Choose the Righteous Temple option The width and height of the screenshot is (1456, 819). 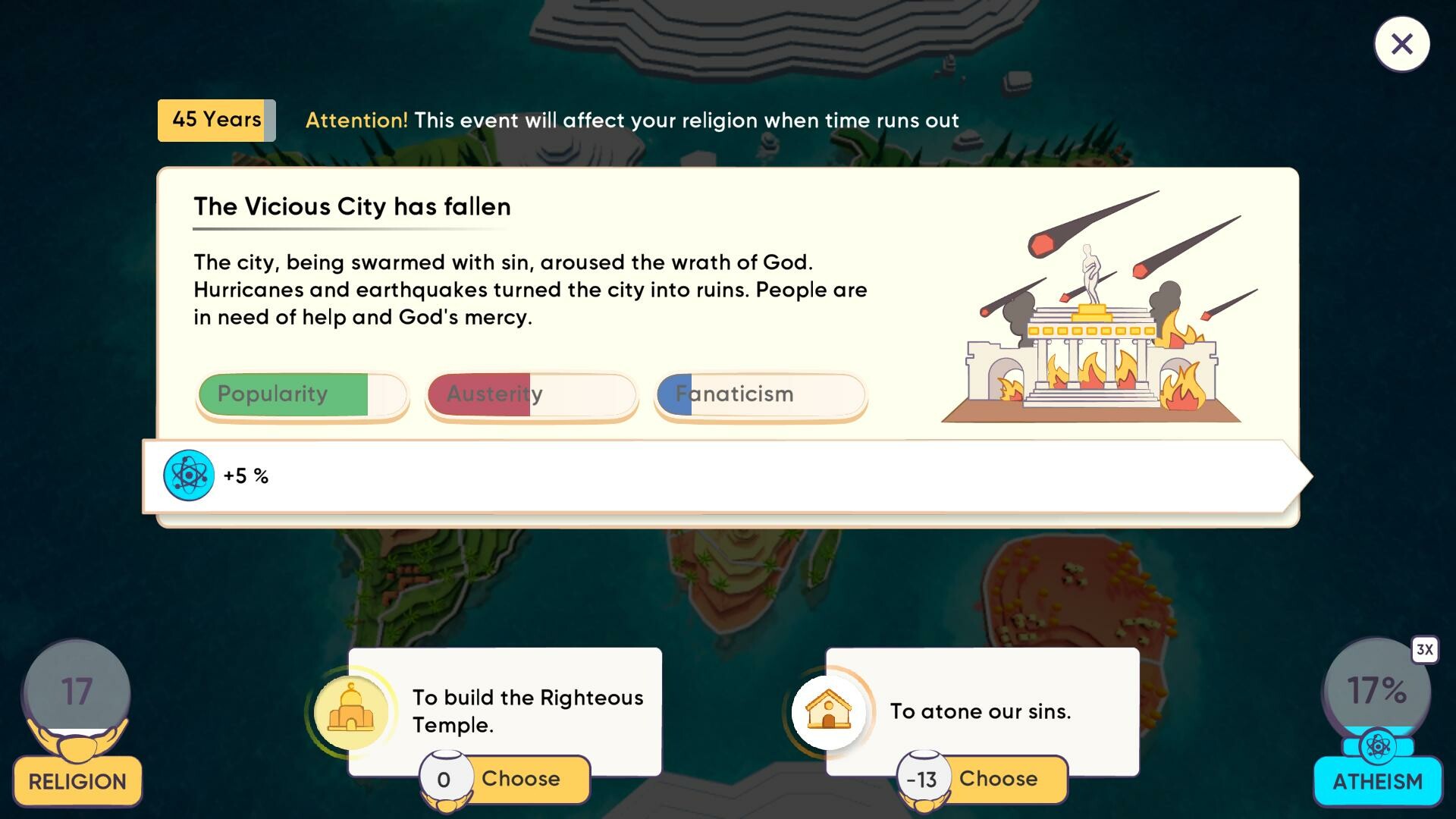pos(522,778)
